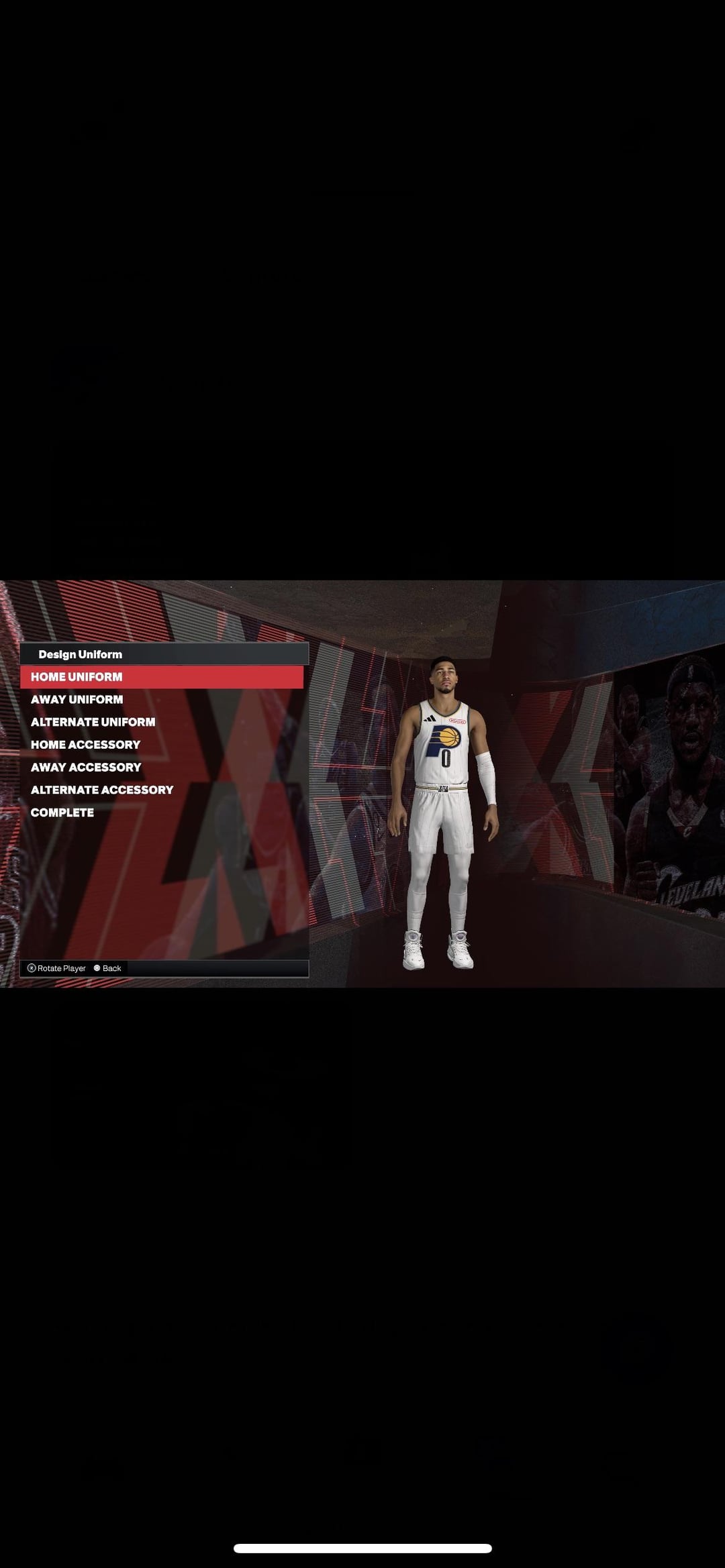Open the Alternate Uniform editor

tap(93, 722)
